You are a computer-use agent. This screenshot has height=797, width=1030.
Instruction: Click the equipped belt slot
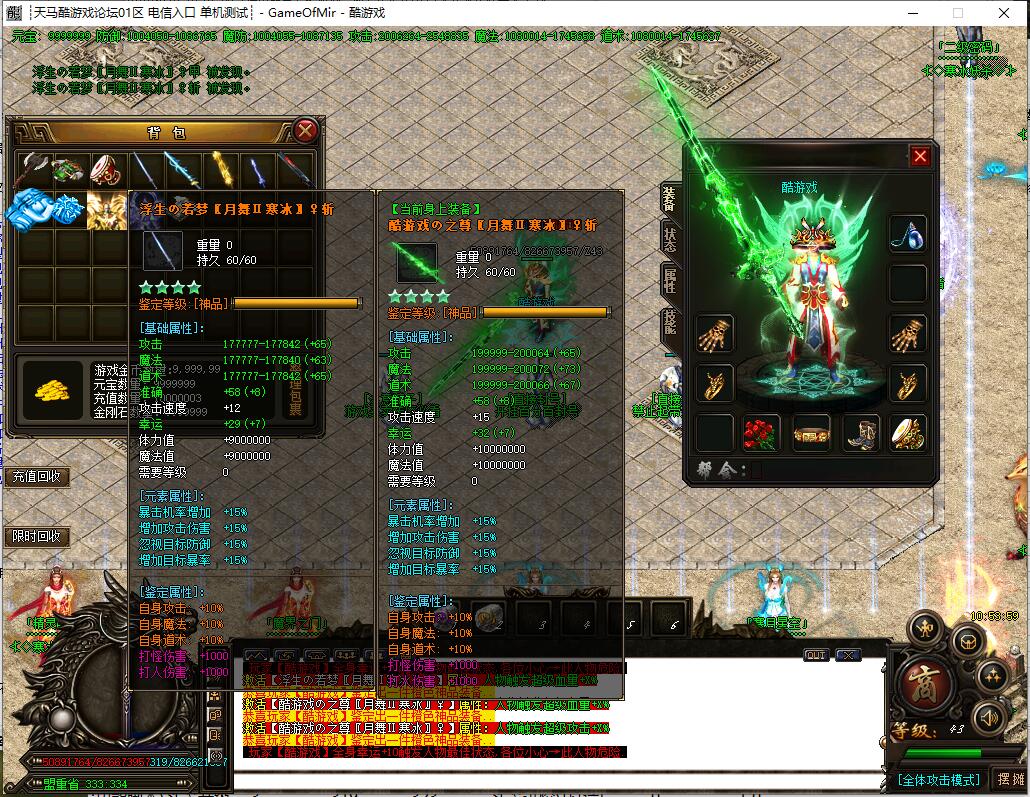[811, 433]
